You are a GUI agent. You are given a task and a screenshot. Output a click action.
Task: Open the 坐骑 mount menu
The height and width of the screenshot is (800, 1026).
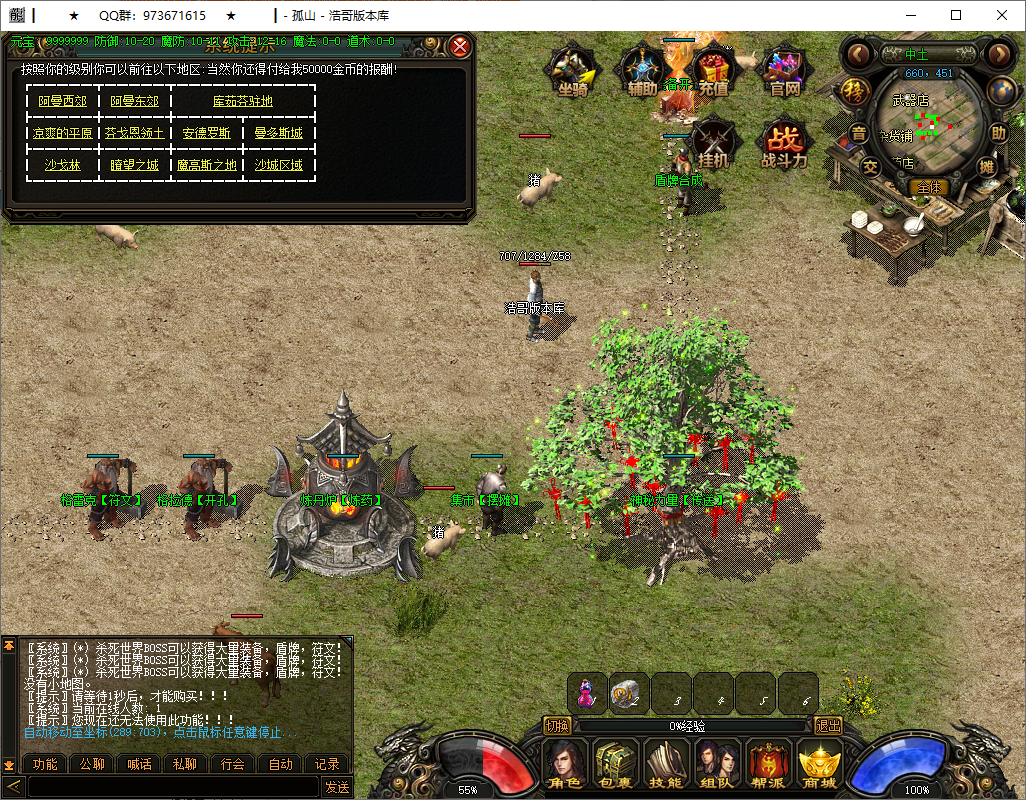pos(572,70)
